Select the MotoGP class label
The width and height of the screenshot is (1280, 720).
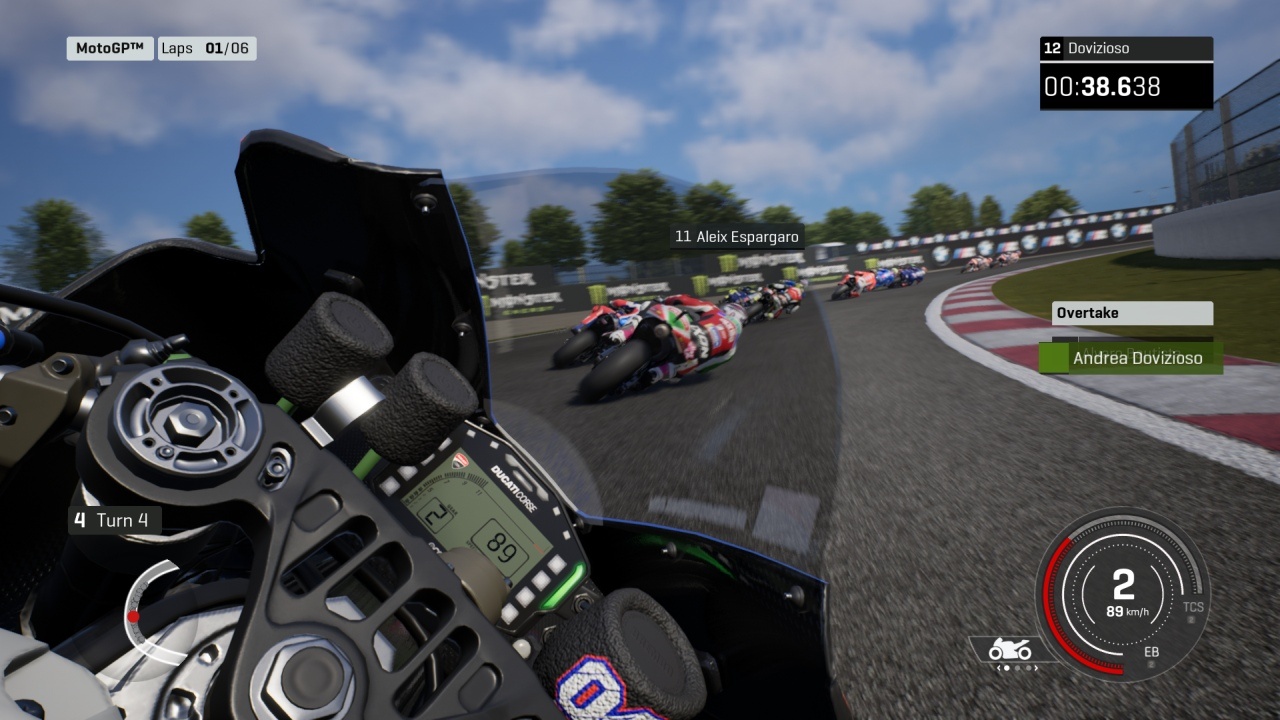(110, 48)
